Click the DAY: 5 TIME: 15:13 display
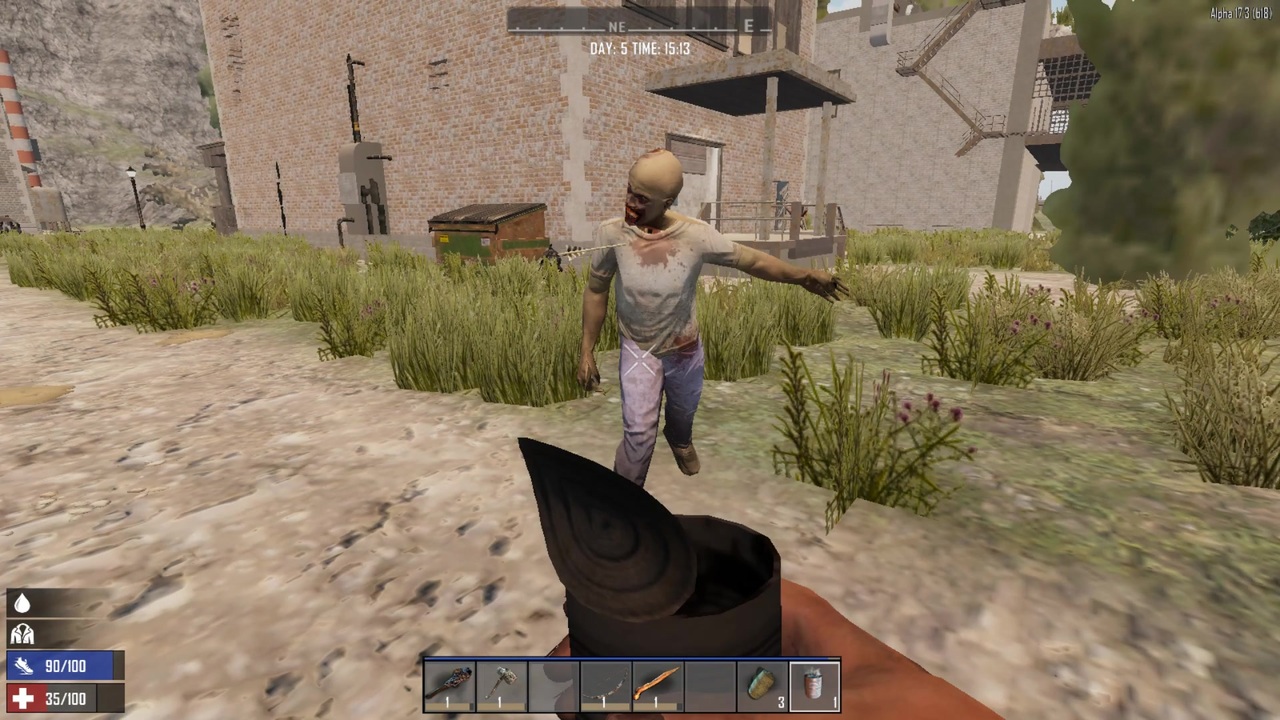This screenshot has height=720, width=1280. pos(640,47)
